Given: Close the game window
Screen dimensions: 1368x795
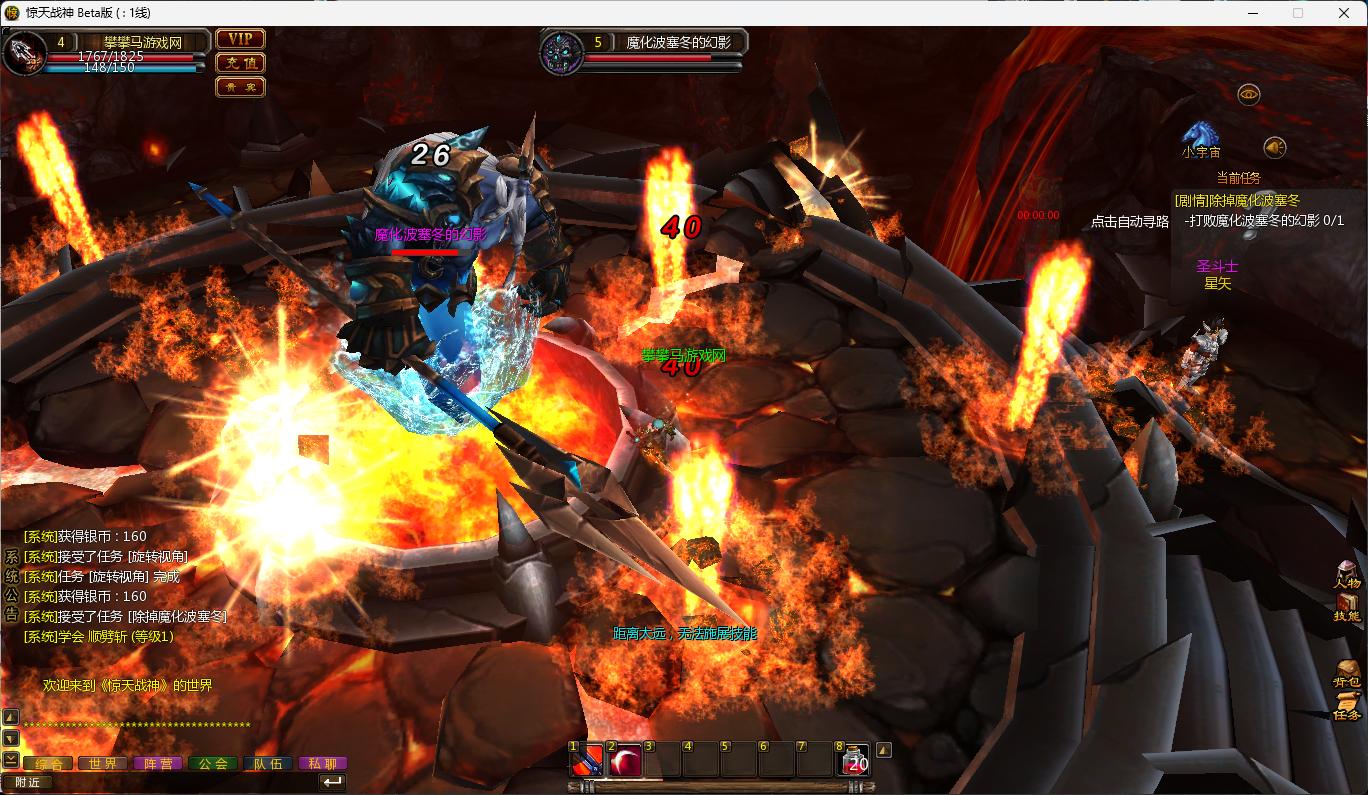Looking at the screenshot, I should [x=1344, y=13].
